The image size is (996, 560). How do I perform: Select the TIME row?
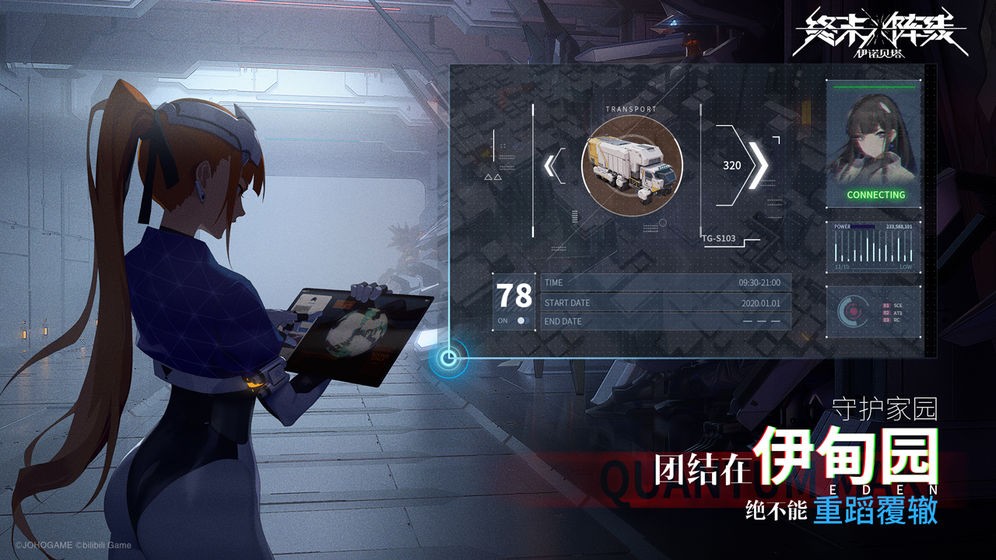click(665, 283)
